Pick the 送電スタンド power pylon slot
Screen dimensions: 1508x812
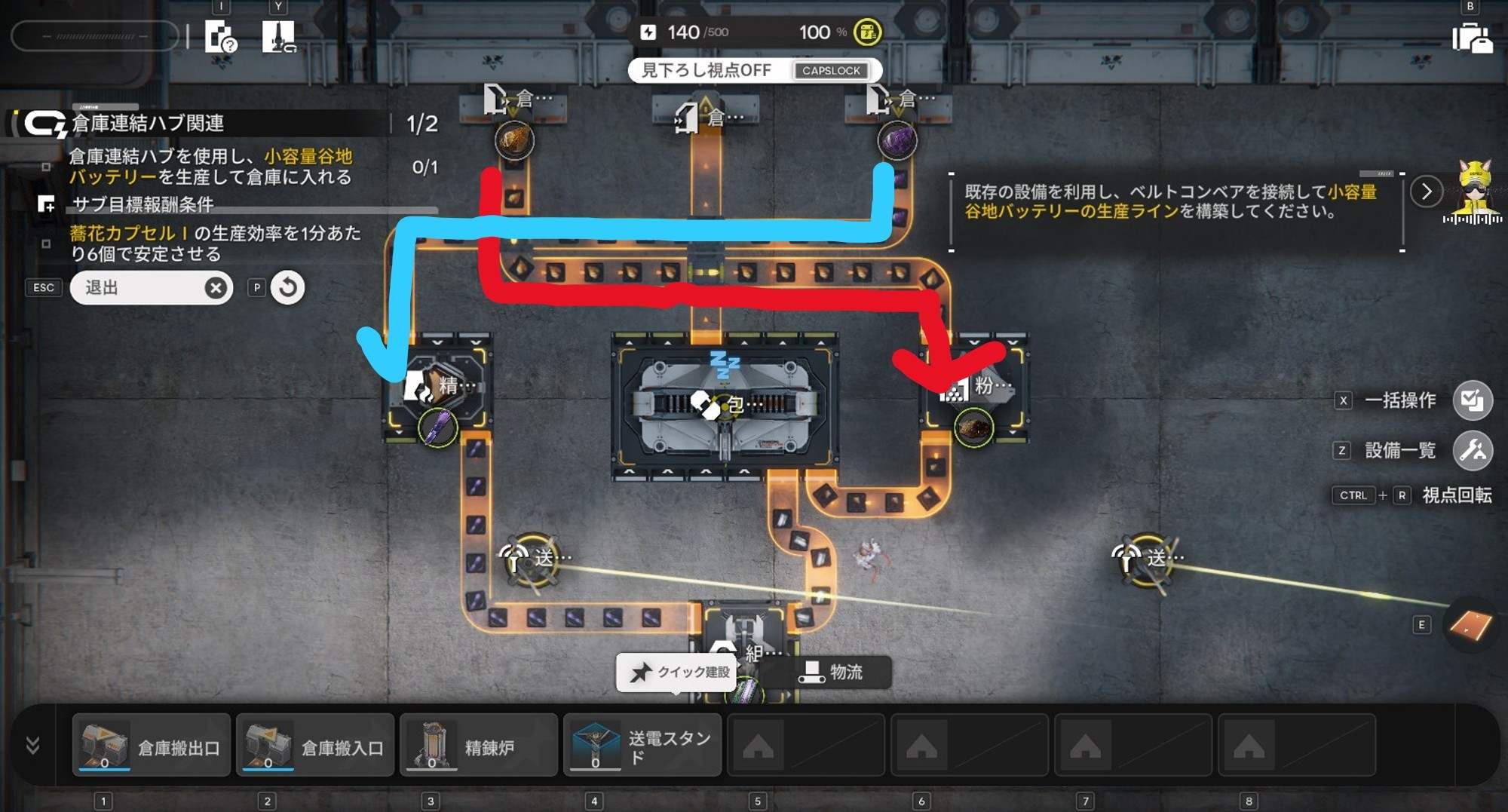(x=642, y=746)
